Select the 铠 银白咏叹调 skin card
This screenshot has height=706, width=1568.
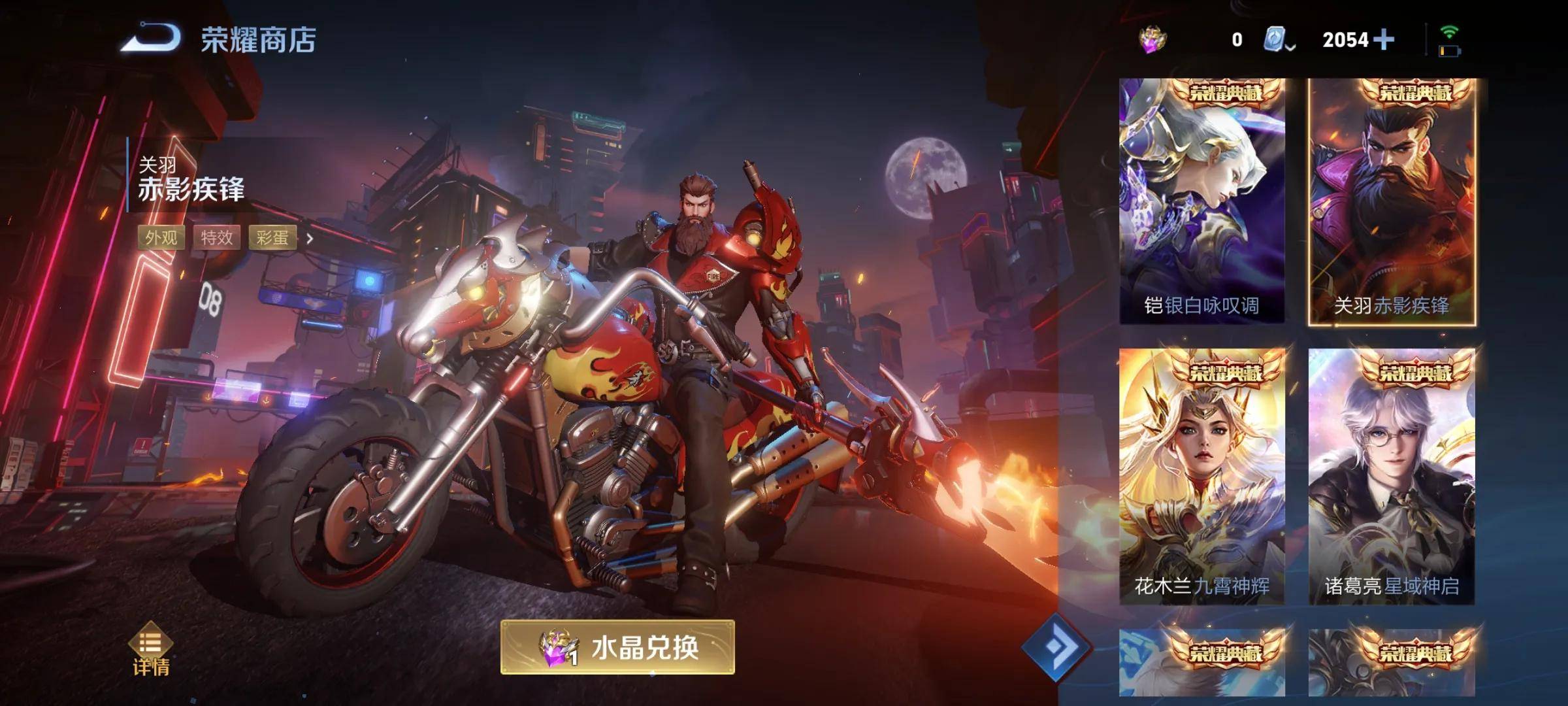coord(1201,201)
